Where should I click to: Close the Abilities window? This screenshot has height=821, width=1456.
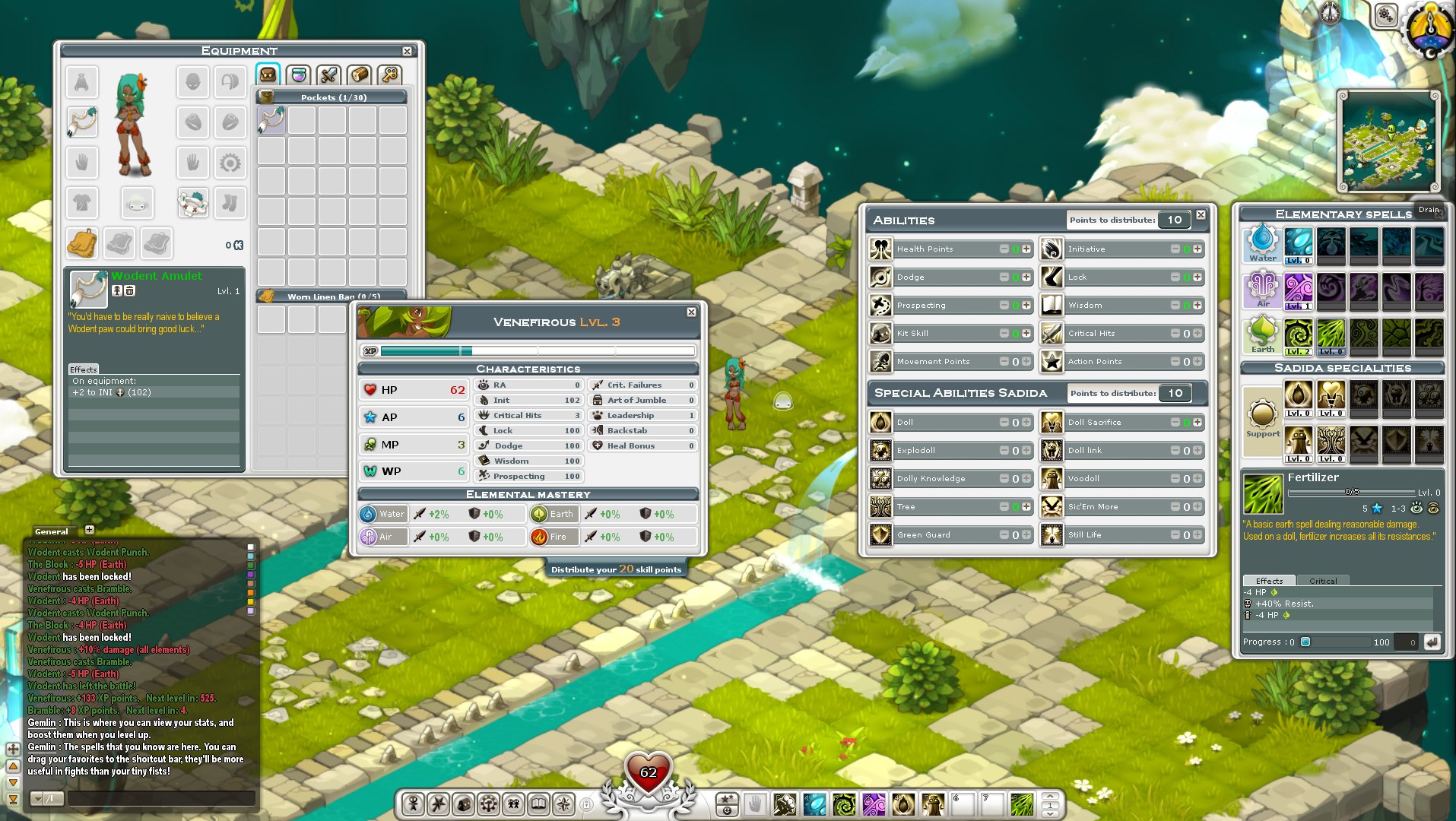point(1201,215)
